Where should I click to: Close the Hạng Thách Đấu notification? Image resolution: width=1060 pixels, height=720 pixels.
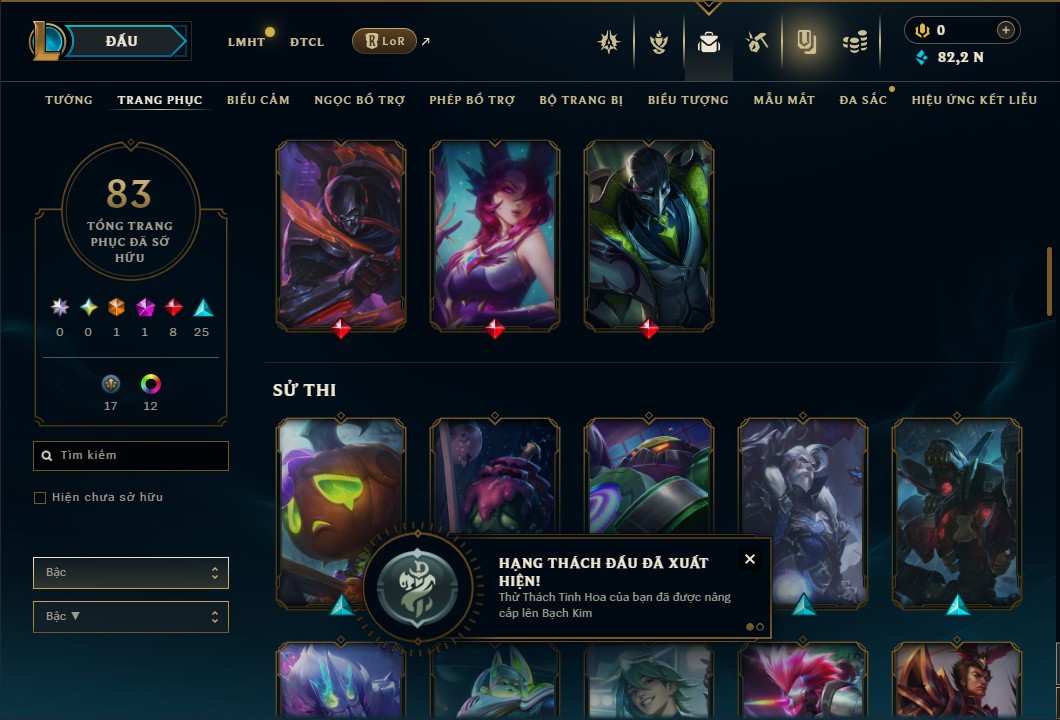750,559
